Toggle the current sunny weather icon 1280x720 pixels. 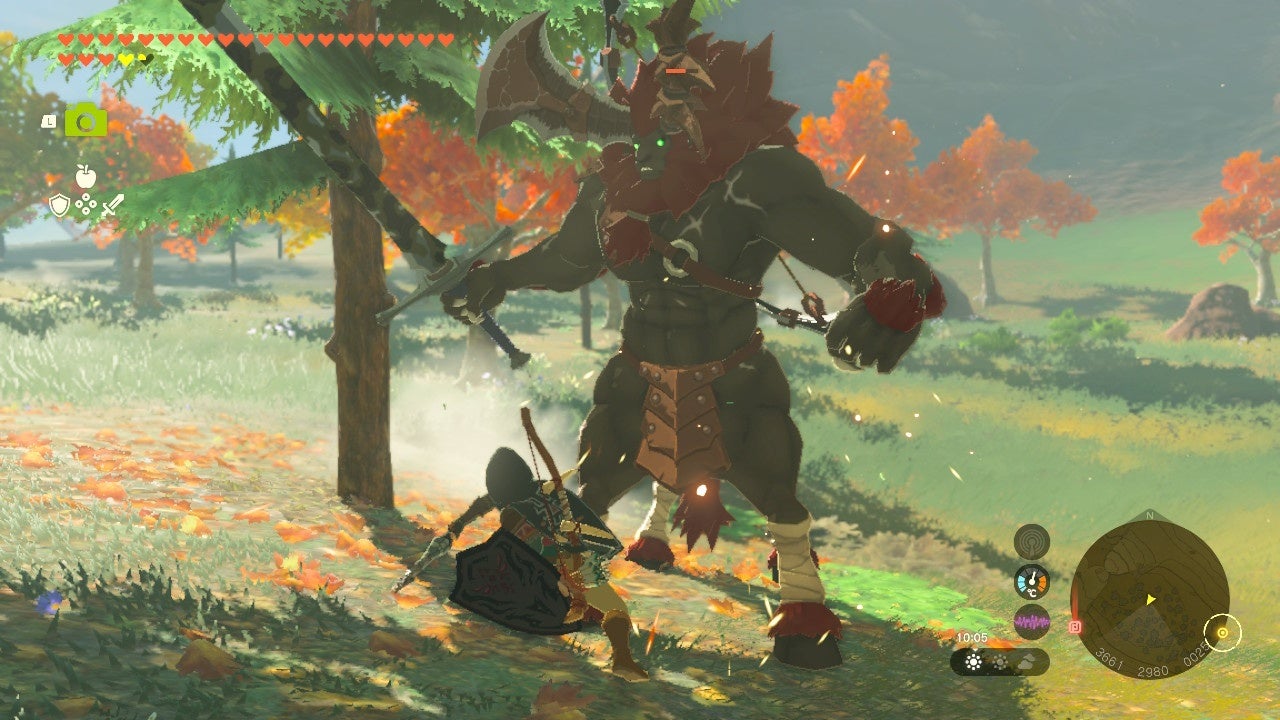(x=973, y=660)
